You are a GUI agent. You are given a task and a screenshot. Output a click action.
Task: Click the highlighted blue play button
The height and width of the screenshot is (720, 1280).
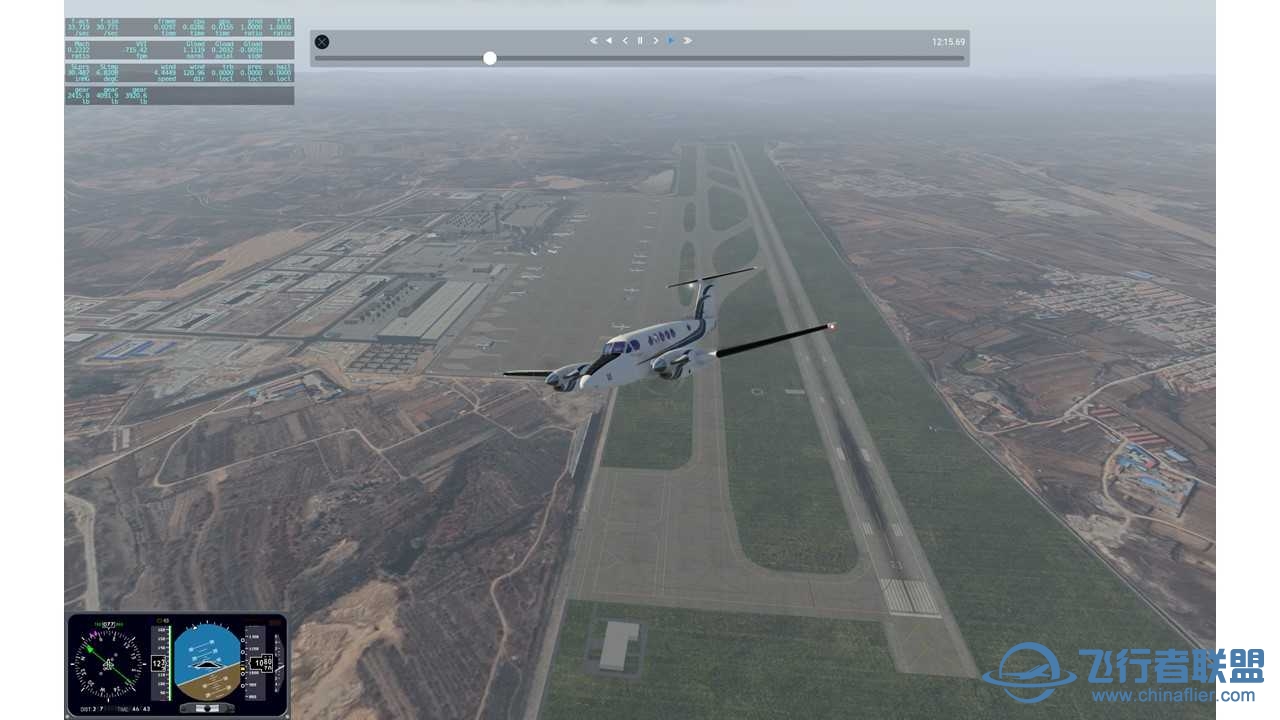(x=671, y=41)
